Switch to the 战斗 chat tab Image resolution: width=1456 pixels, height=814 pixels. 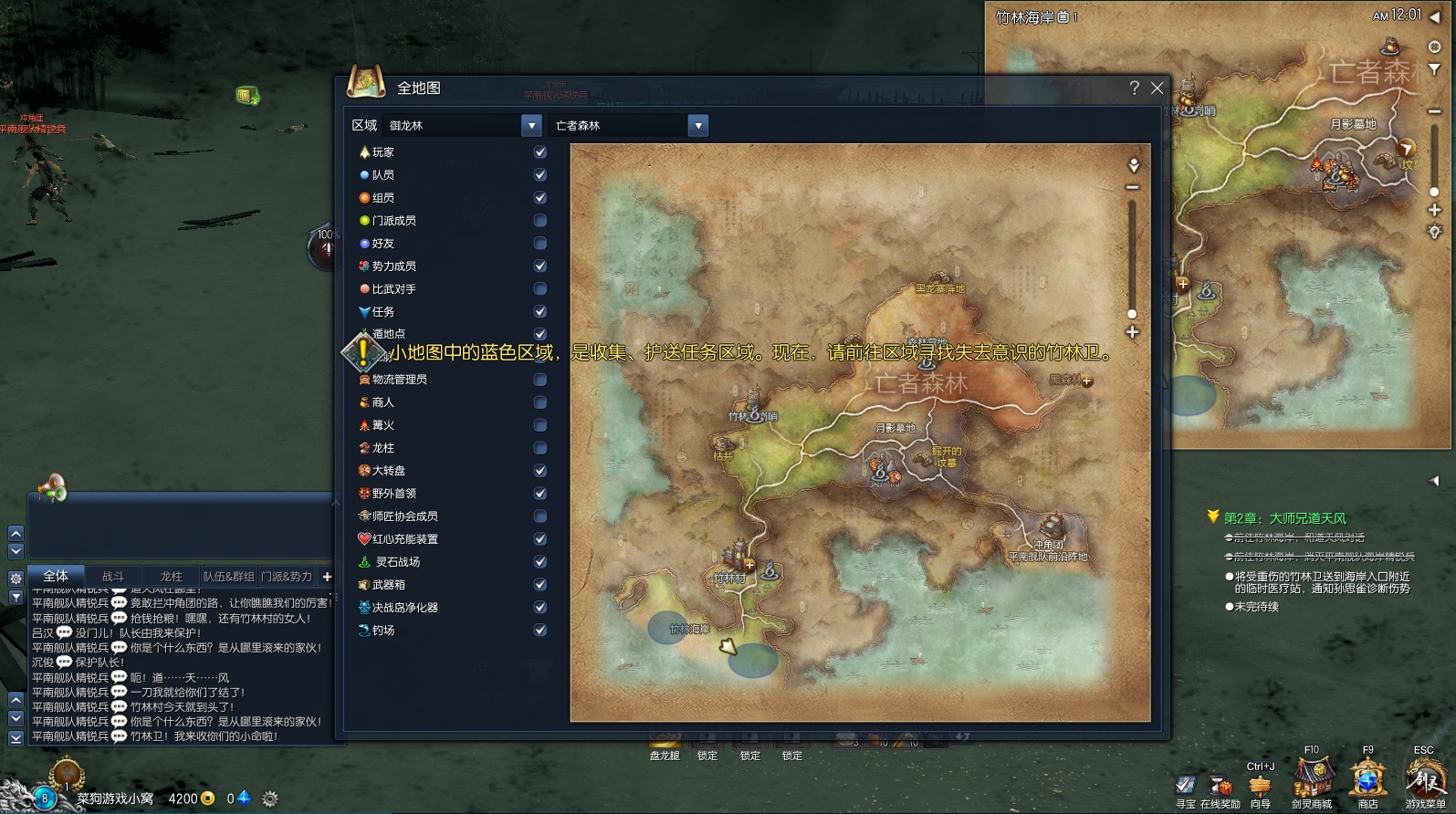(113, 577)
